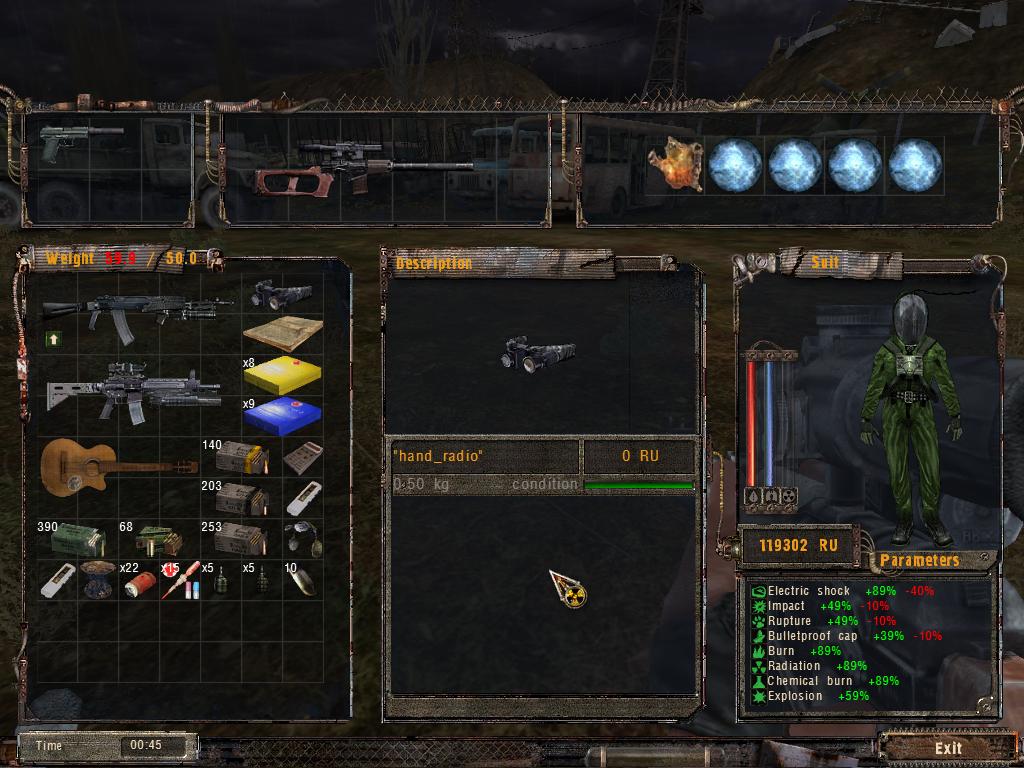
Task: Choose the hand radio in the backpack
Action: [281, 294]
